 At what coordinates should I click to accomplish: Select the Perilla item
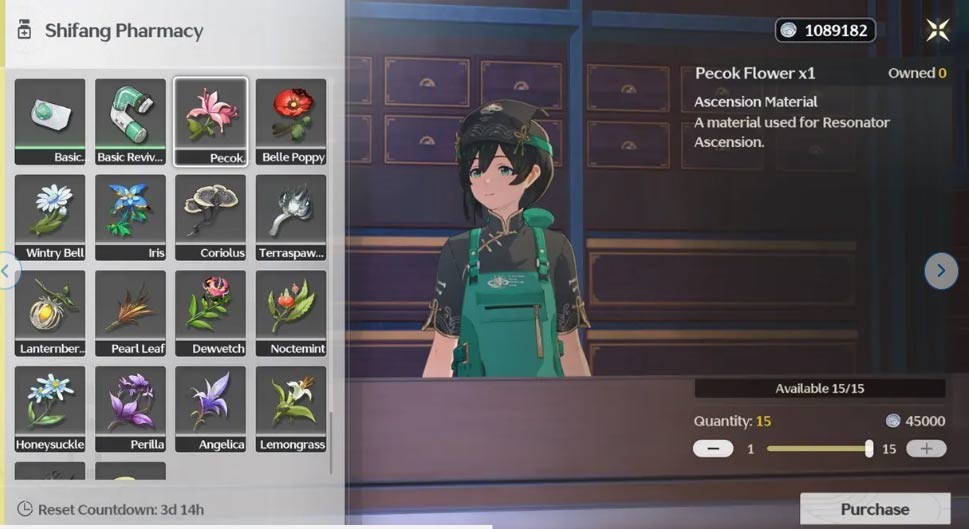tap(130, 408)
